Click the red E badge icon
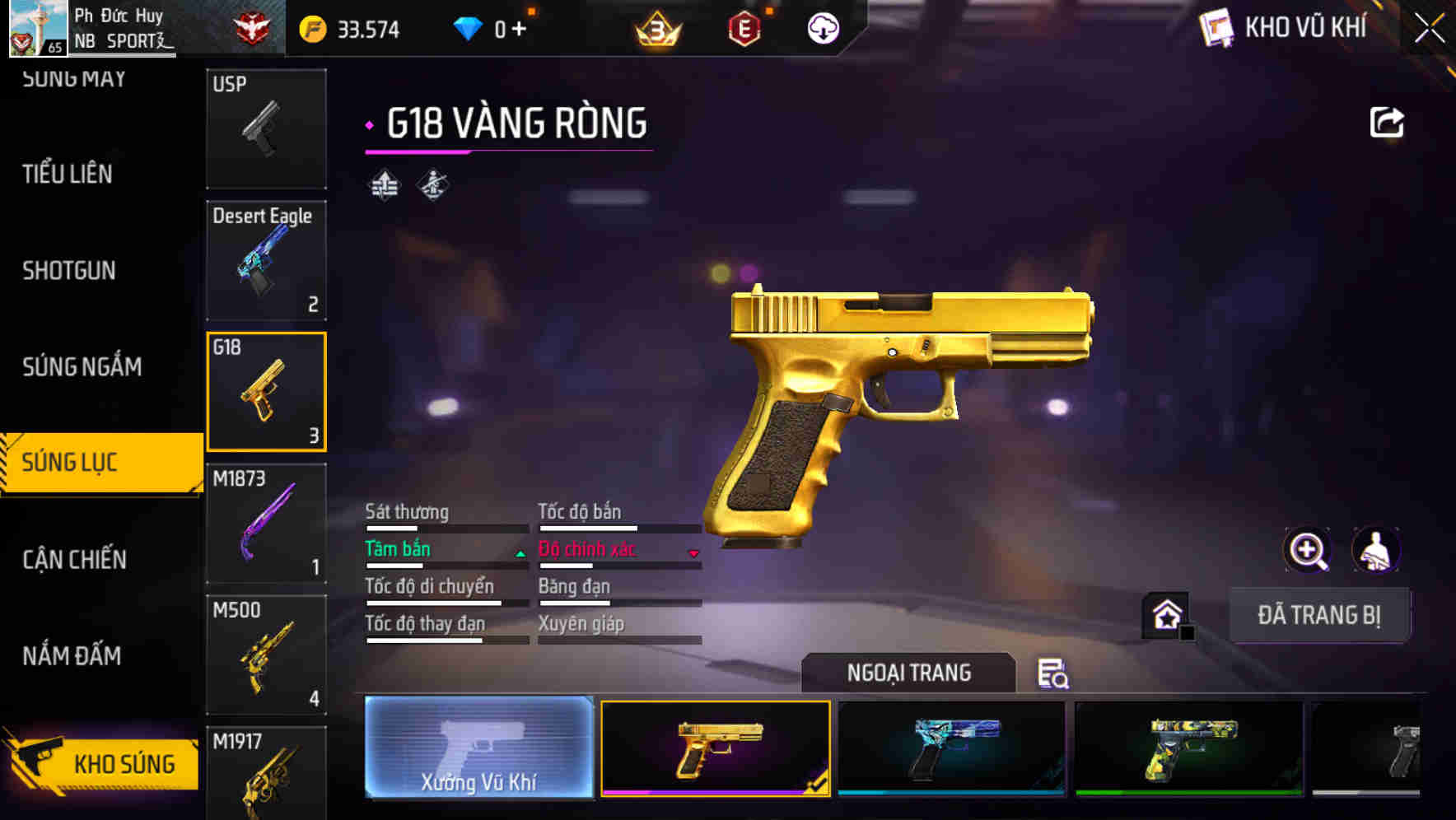 [744, 27]
